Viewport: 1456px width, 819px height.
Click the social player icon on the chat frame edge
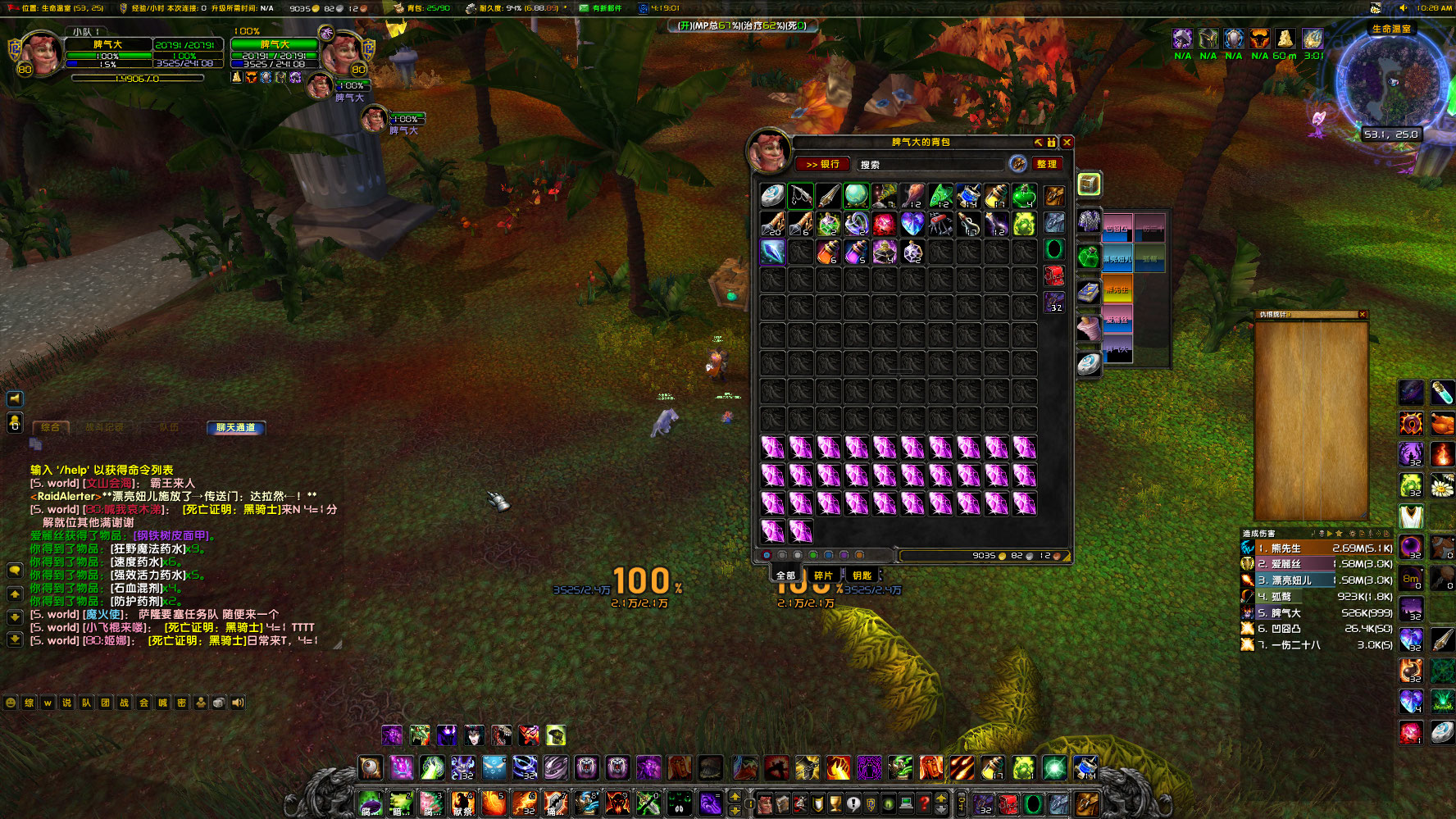point(14,422)
